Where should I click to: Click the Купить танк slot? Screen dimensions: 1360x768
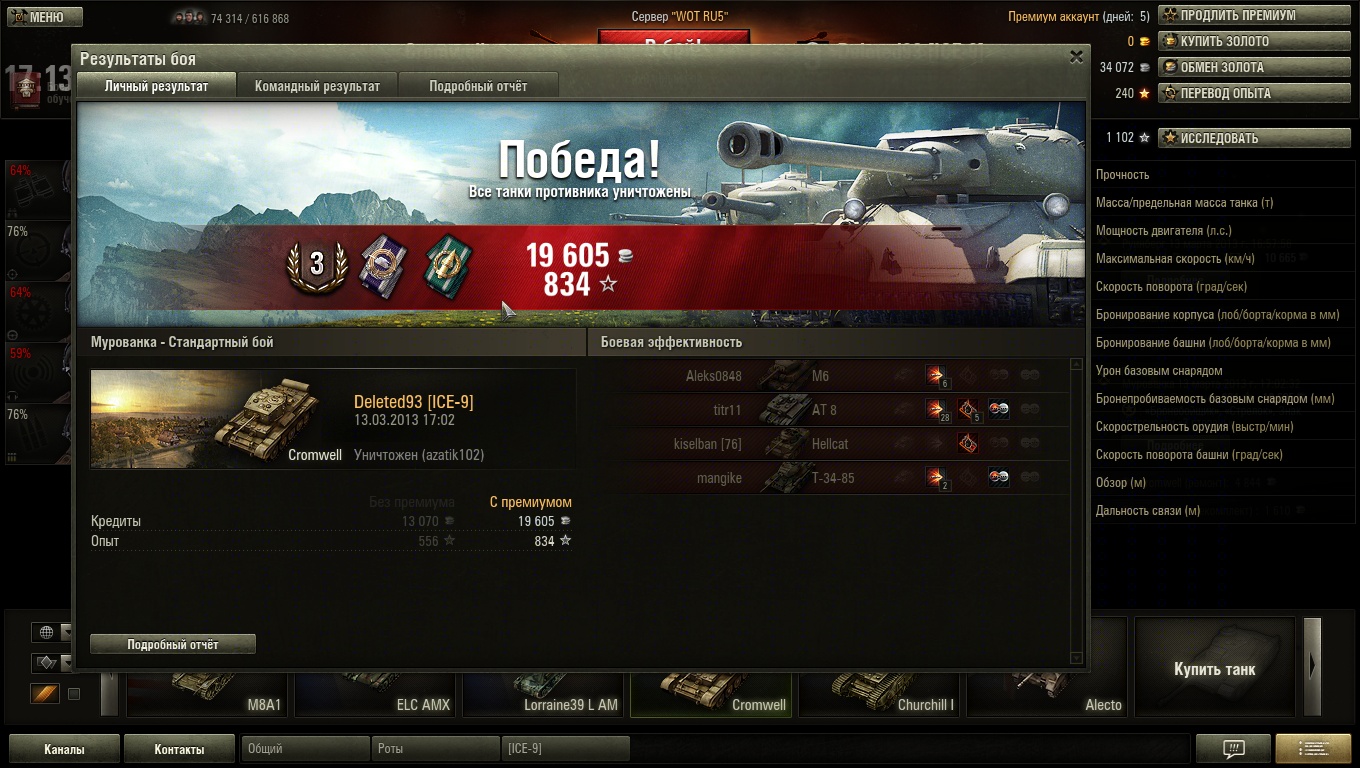click(x=1214, y=668)
